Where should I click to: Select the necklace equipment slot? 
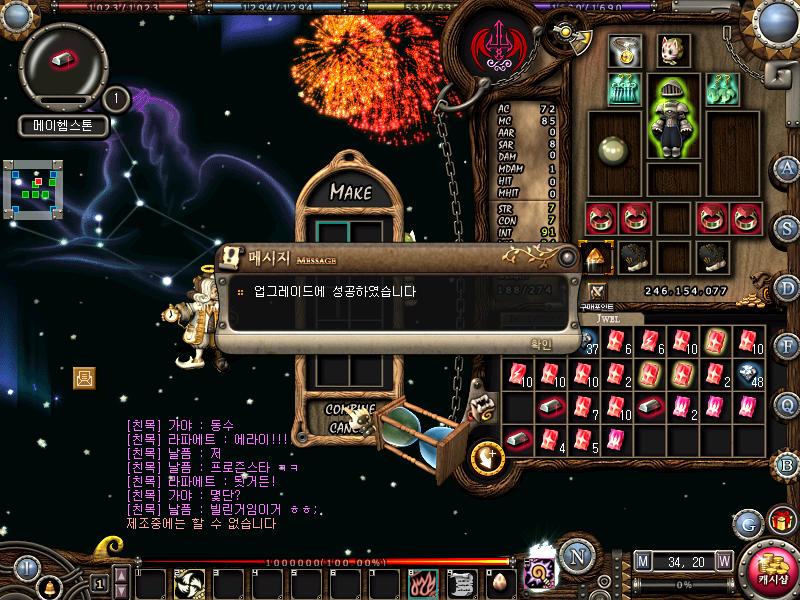[x=625, y=52]
